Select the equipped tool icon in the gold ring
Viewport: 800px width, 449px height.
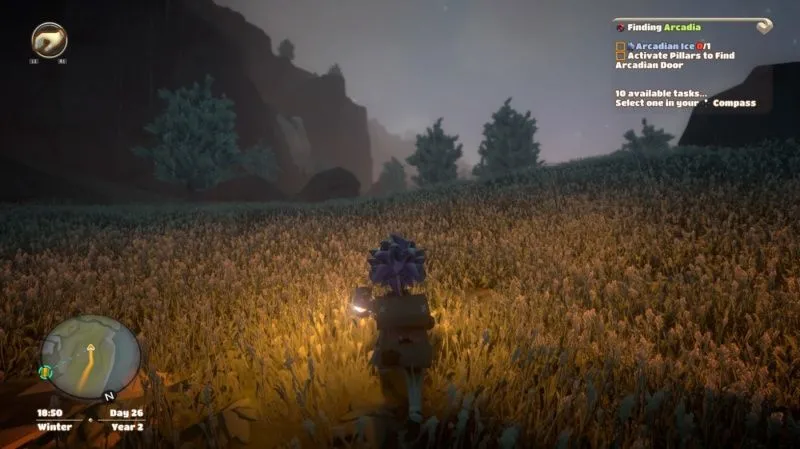(x=49, y=40)
